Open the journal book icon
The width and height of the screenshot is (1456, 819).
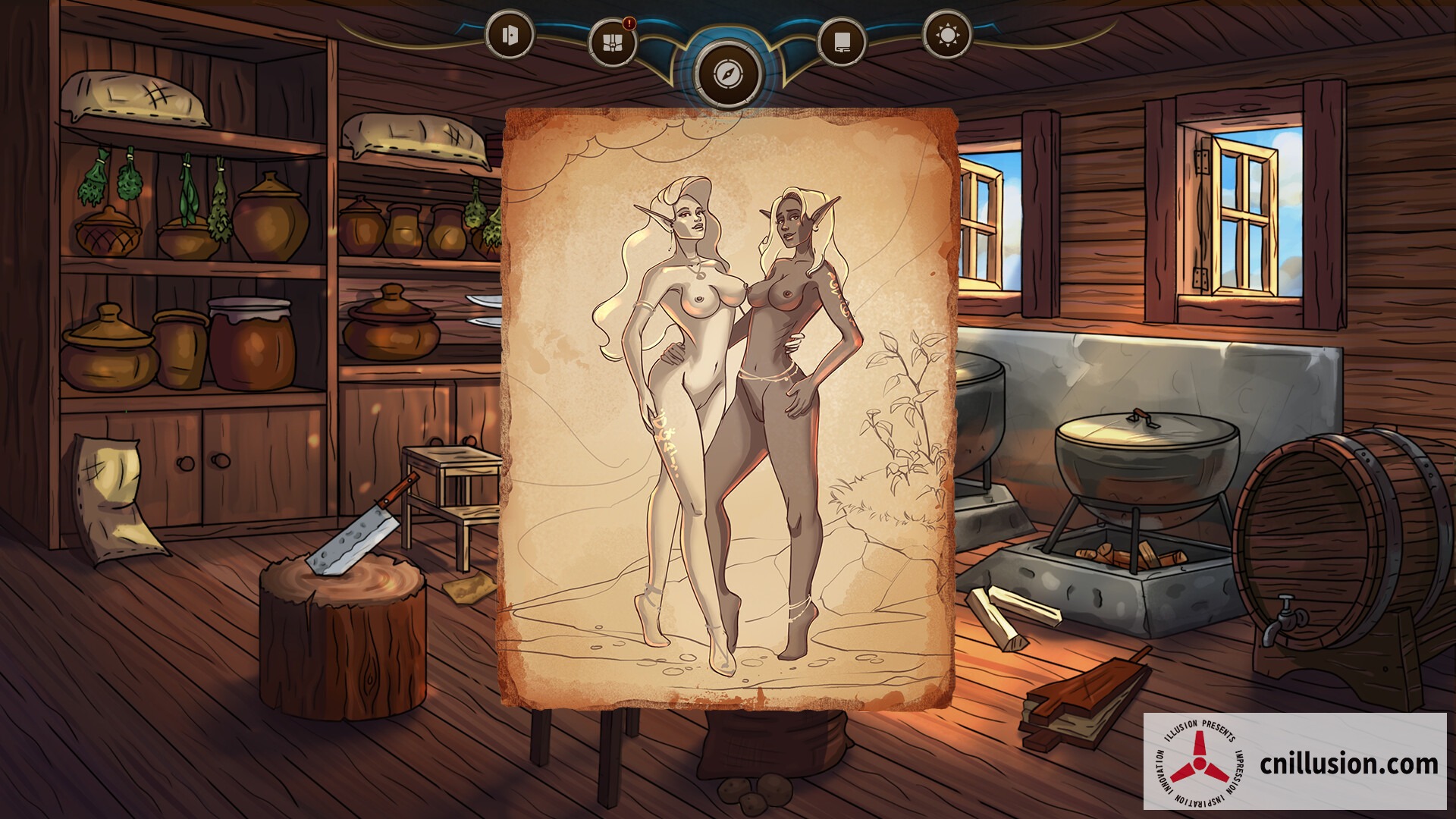pos(843,39)
